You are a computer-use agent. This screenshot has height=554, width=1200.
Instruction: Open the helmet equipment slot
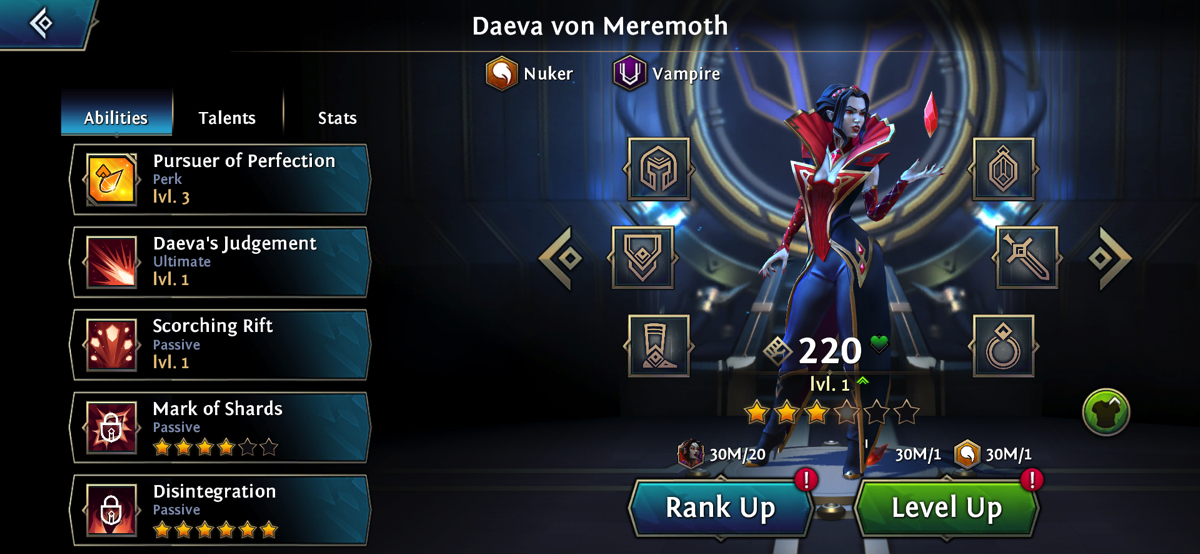(x=658, y=170)
